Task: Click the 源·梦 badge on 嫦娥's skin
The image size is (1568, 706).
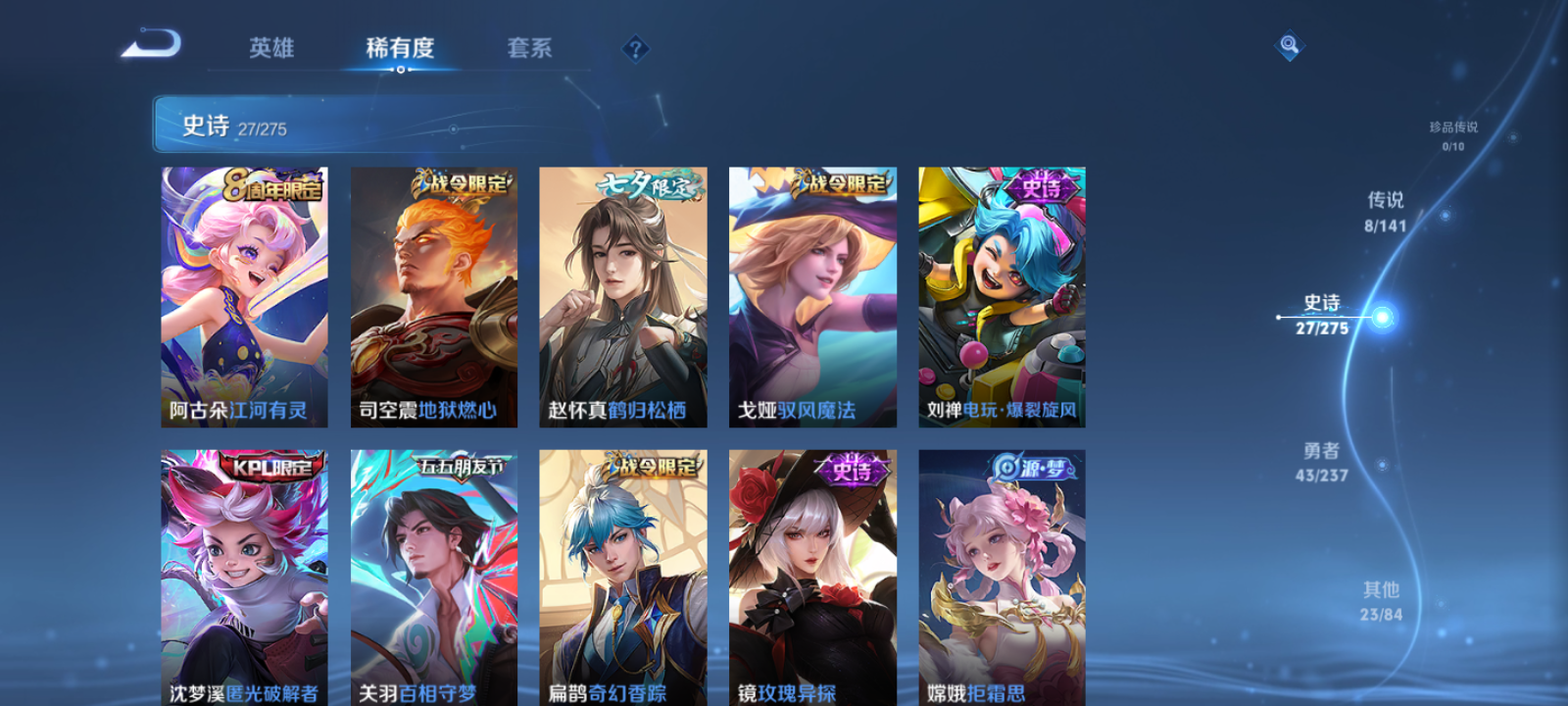Action: 1031,468
